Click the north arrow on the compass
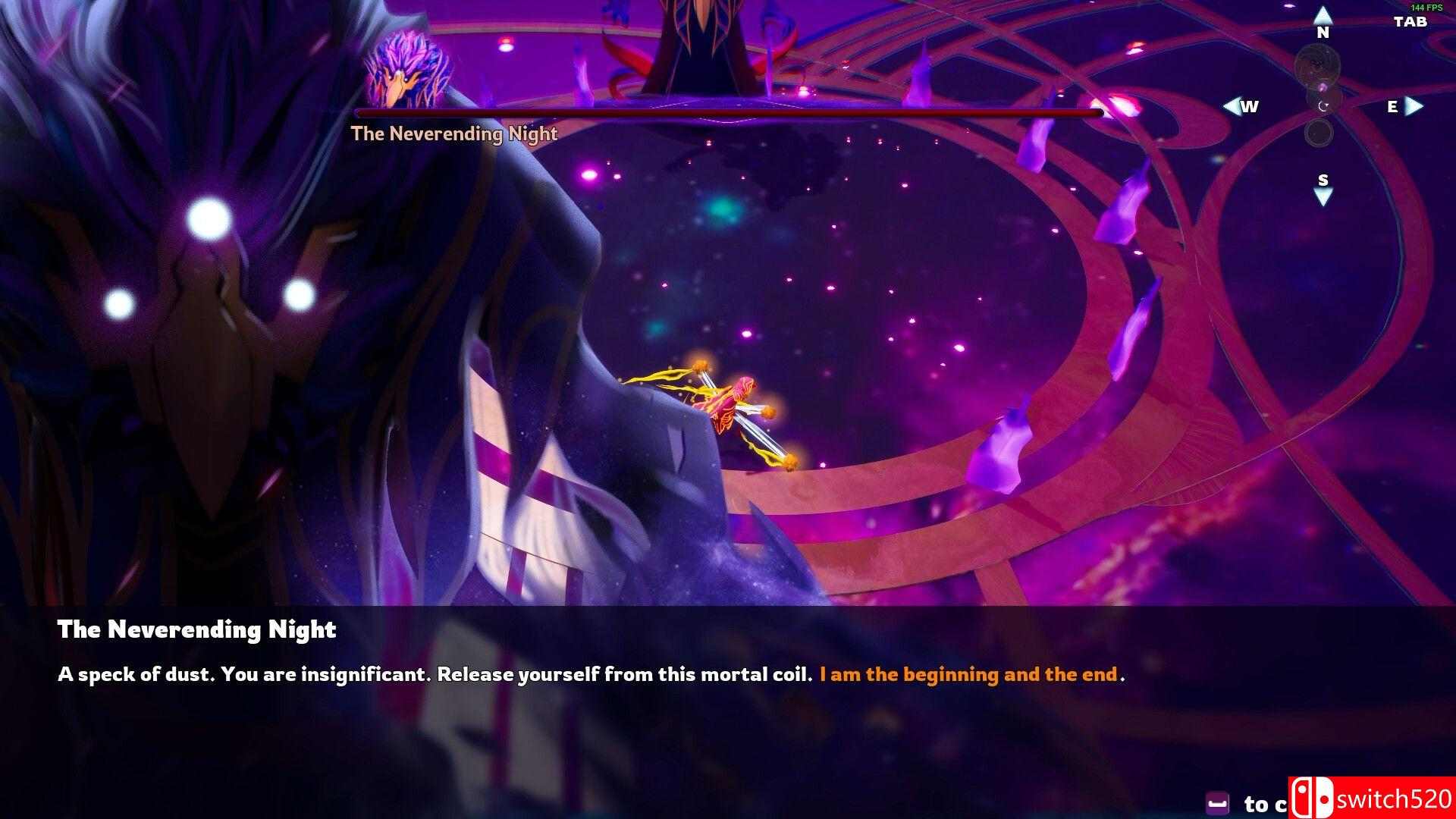 coord(1323,14)
